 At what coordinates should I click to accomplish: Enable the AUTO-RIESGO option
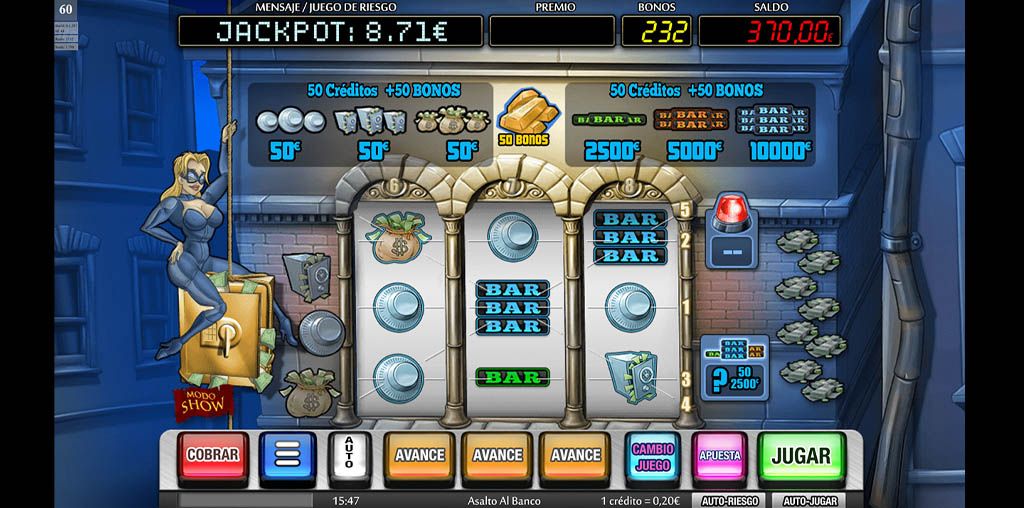(x=728, y=500)
